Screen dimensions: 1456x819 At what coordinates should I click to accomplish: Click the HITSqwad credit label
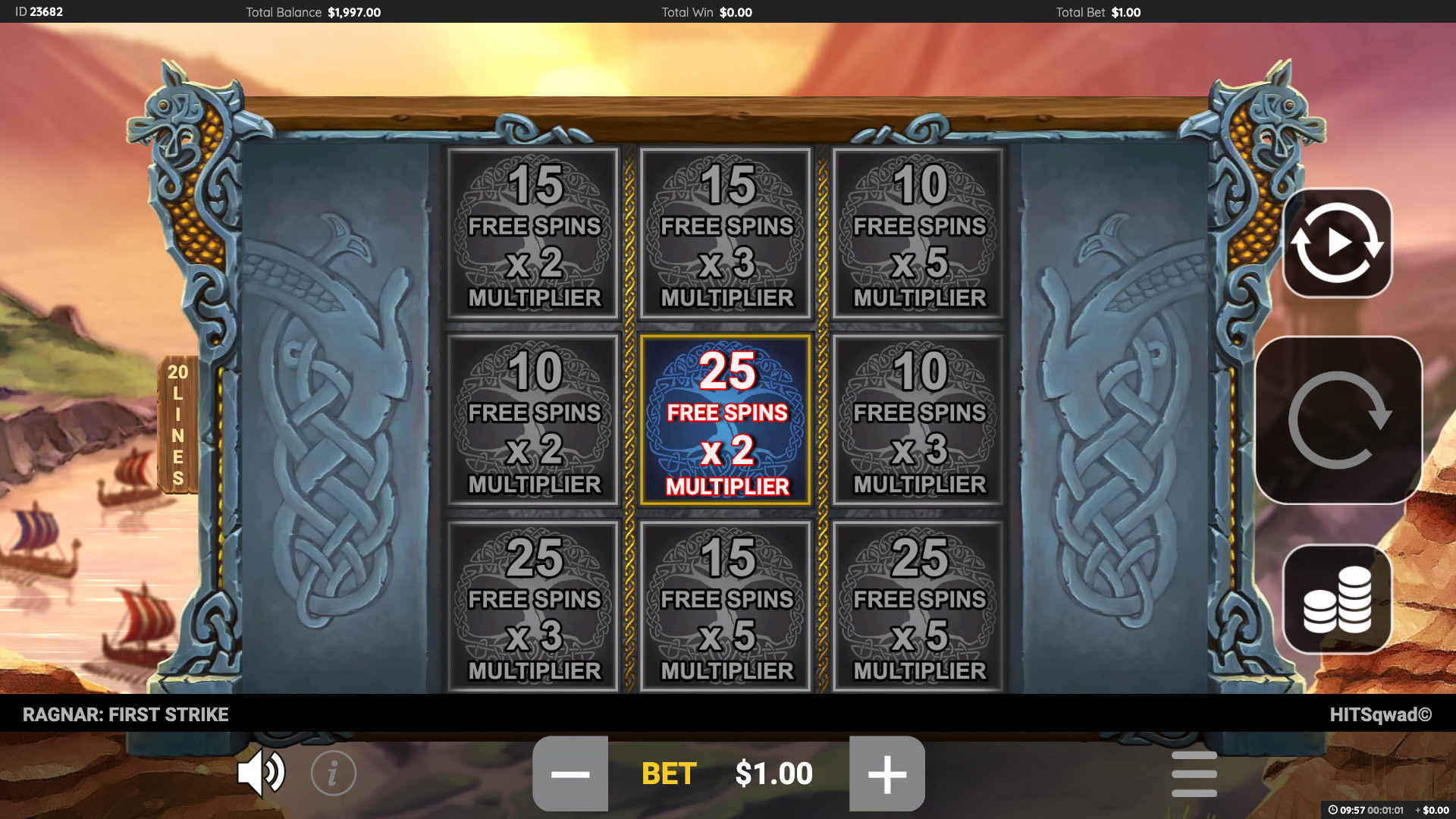pos(1393,714)
